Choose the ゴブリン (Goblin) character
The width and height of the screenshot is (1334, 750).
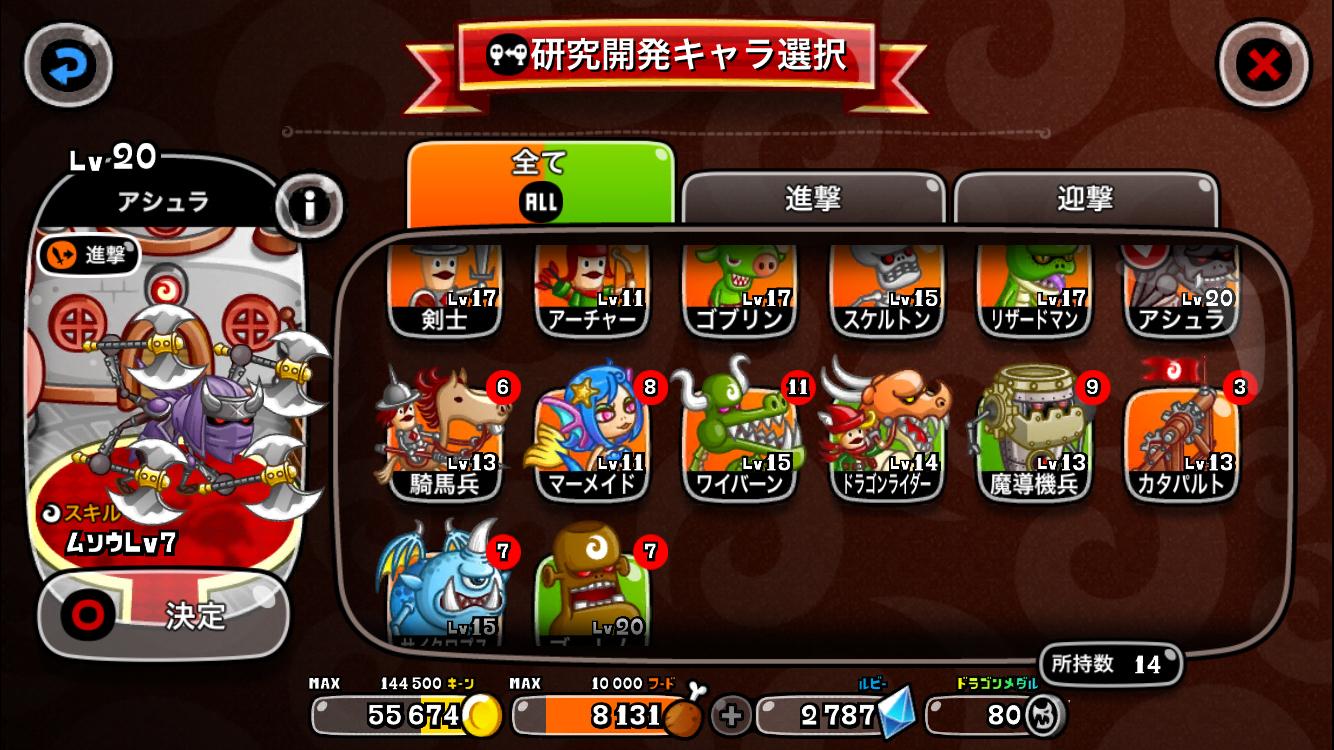(x=739, y=290)
